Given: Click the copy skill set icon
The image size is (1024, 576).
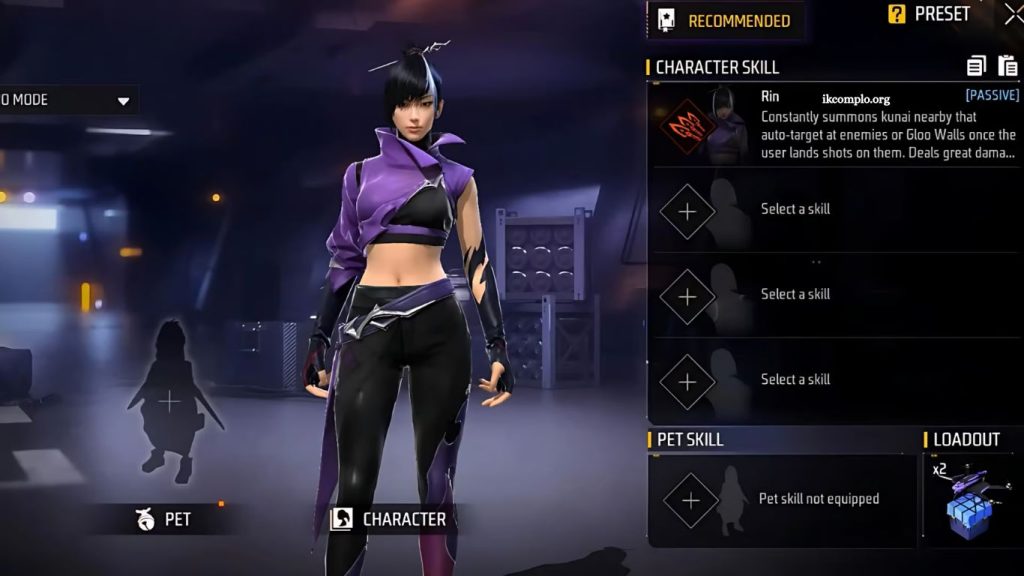Looking at the screenshot, I should [x=976, y=67].
